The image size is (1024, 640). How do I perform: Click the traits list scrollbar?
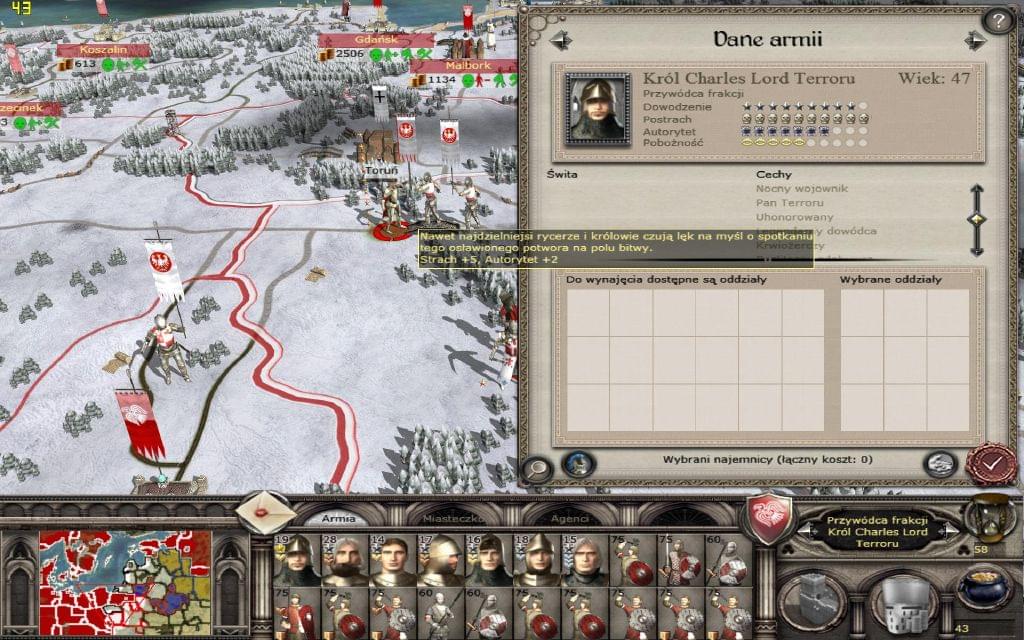(977, 220)
